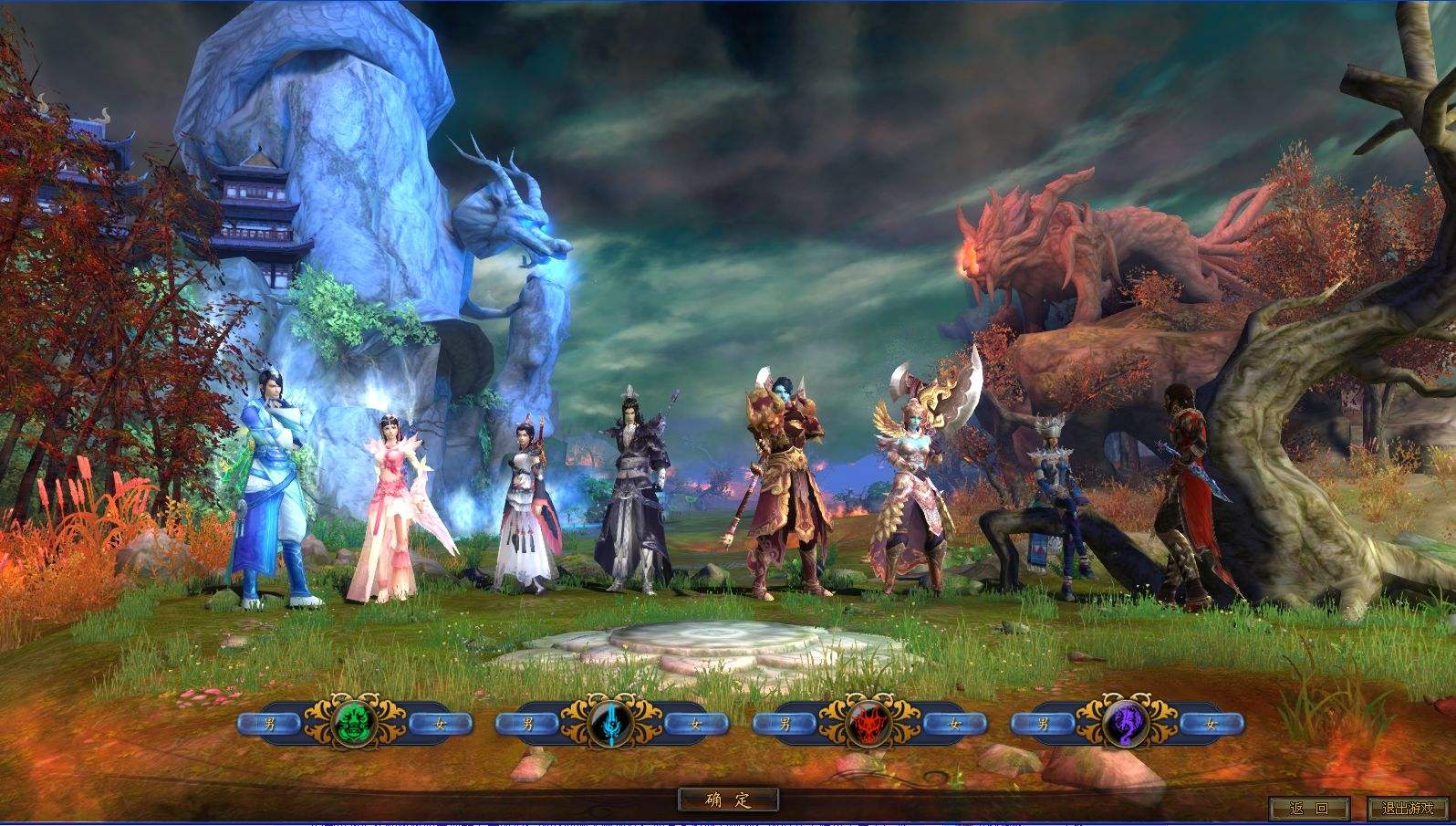Select male (男) beside the red beast emblem
1456x826 pixels.
(x=785, y=724)
